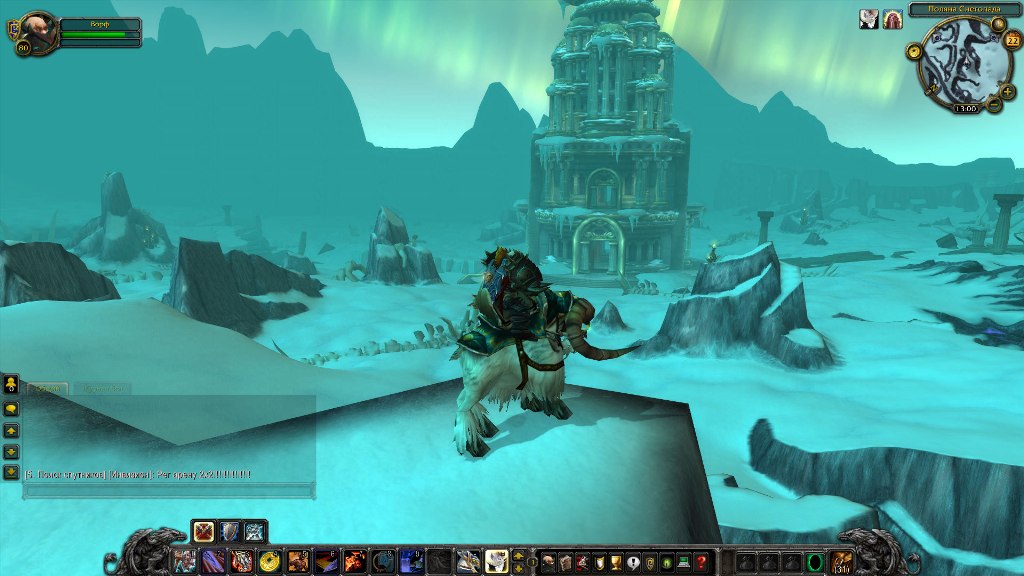This screenshot has width=1024, height=576.
Task: Zoom out the minimap with minus button
Action: (x=993, y=105)
